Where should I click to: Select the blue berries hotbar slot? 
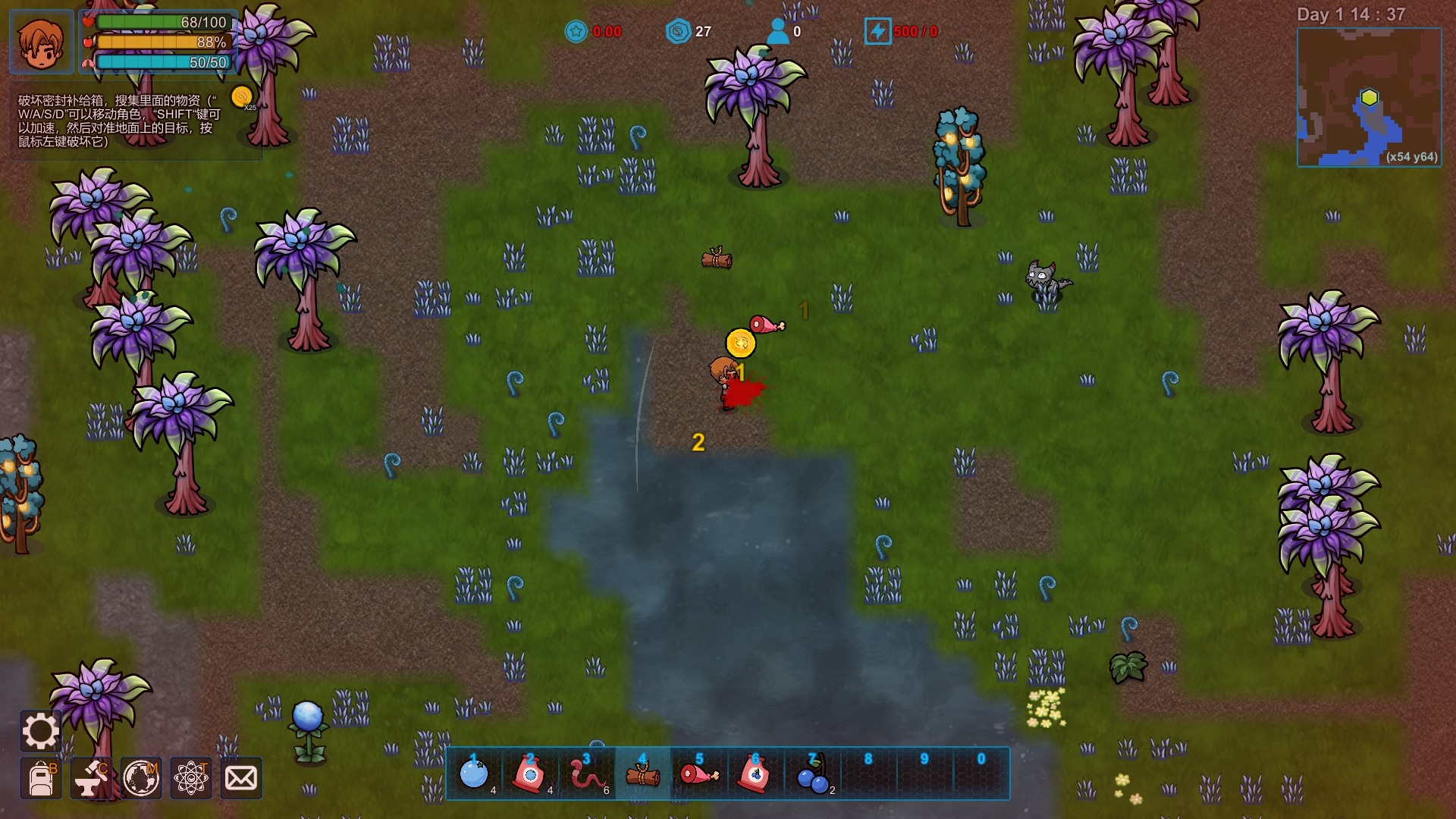point(812,774)
